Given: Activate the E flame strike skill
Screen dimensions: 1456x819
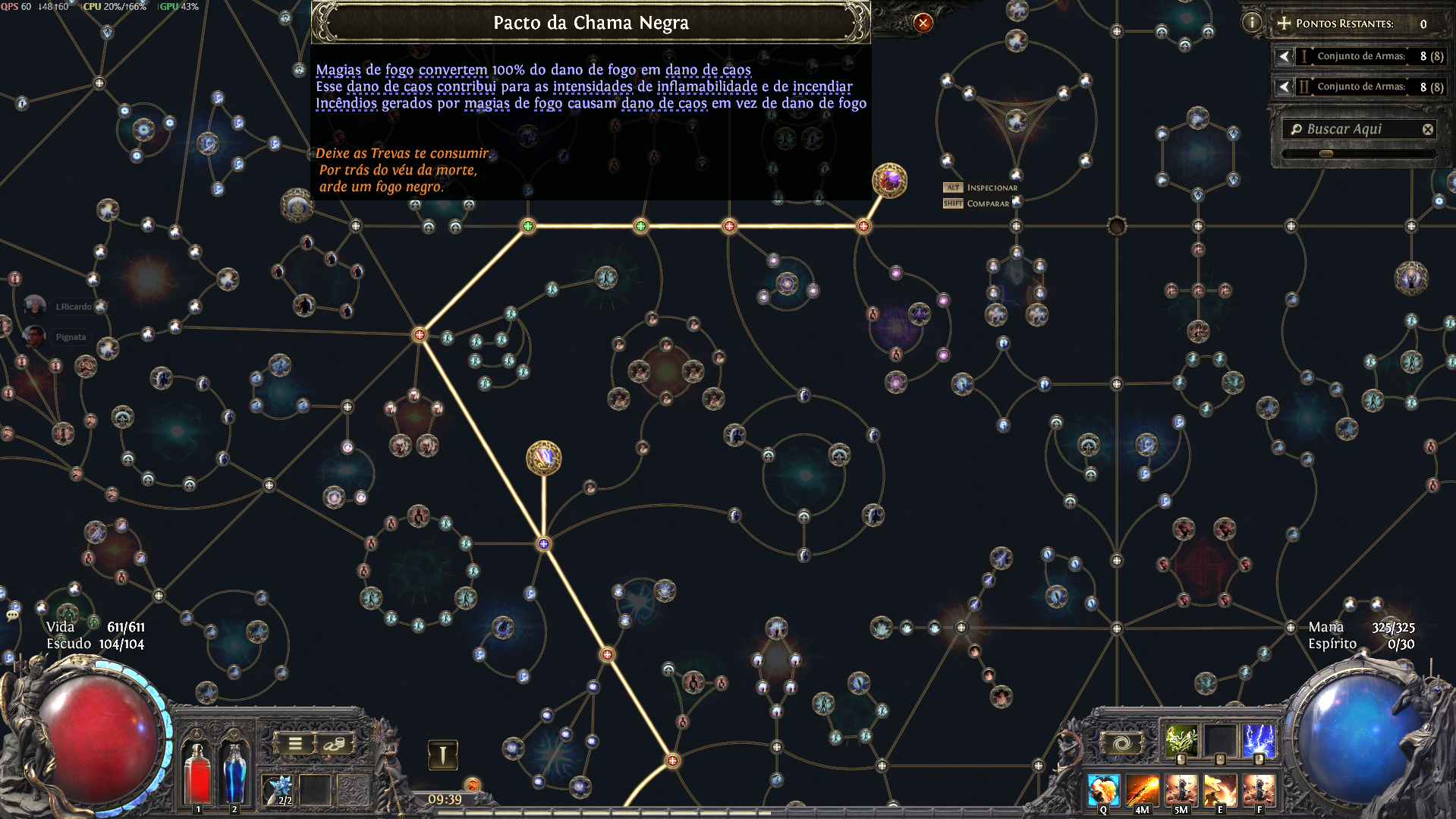Looking at the screenshot, I should click(1220, 790).
